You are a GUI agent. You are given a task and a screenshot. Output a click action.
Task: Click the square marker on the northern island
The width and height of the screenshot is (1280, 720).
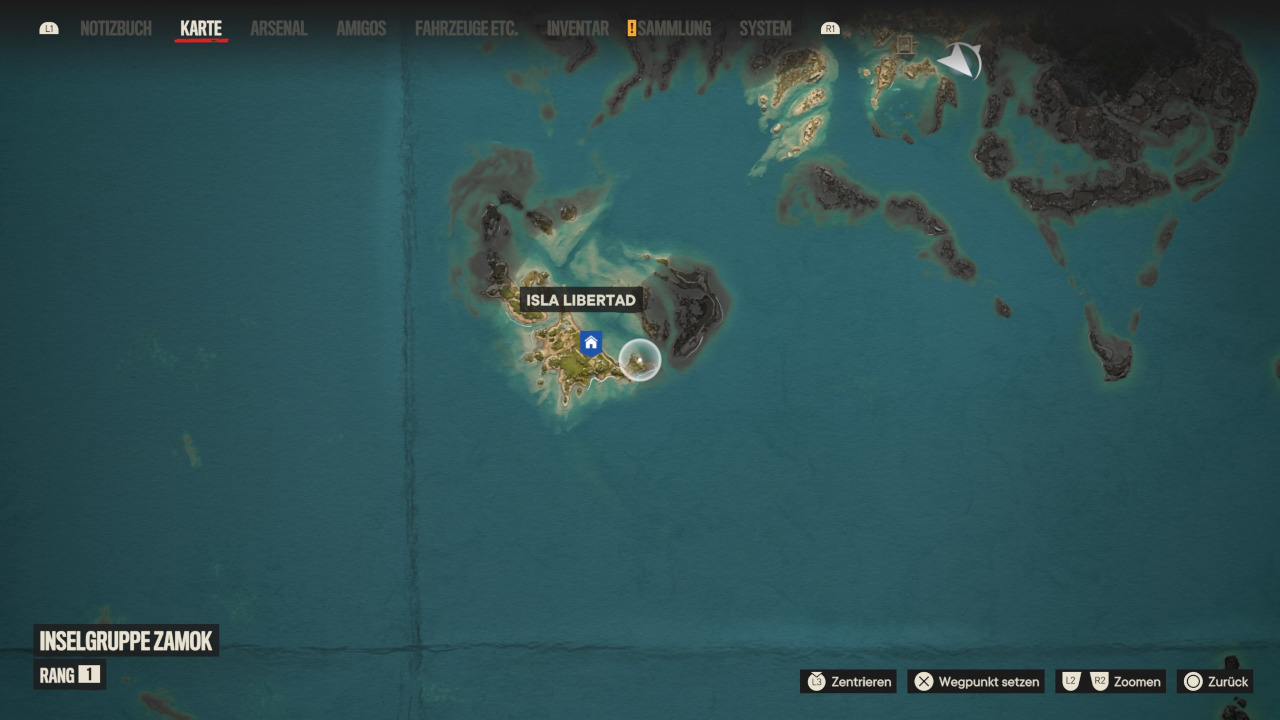pos(906,45)
